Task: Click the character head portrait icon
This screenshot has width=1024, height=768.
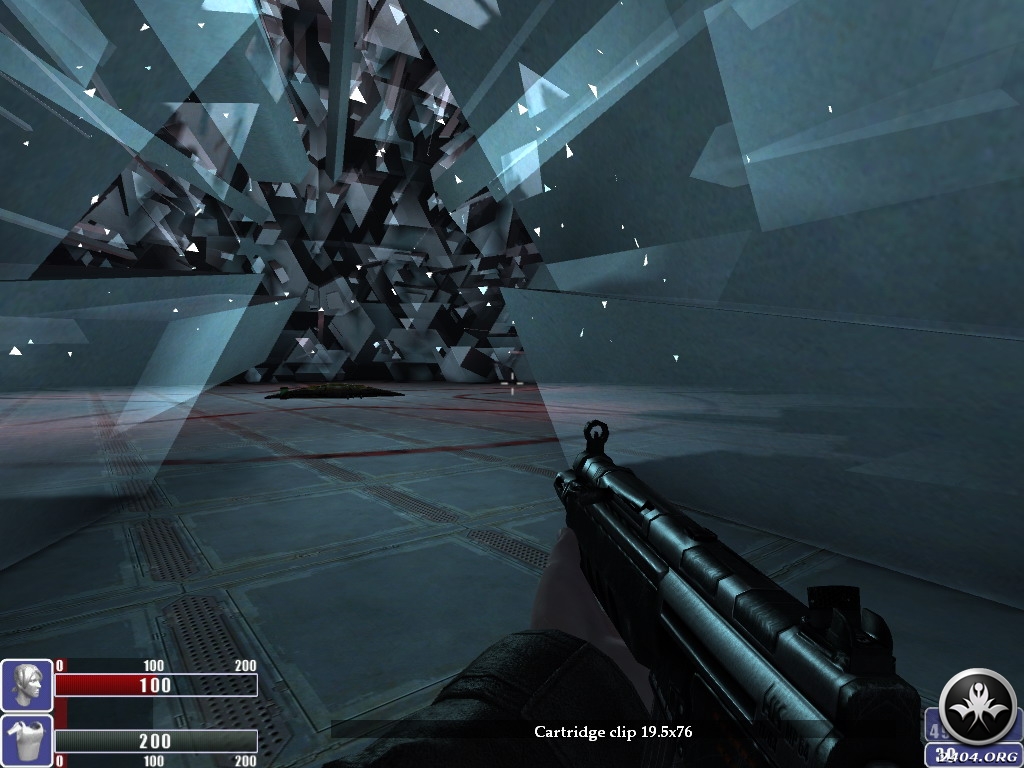Action: tap(27, 685)
